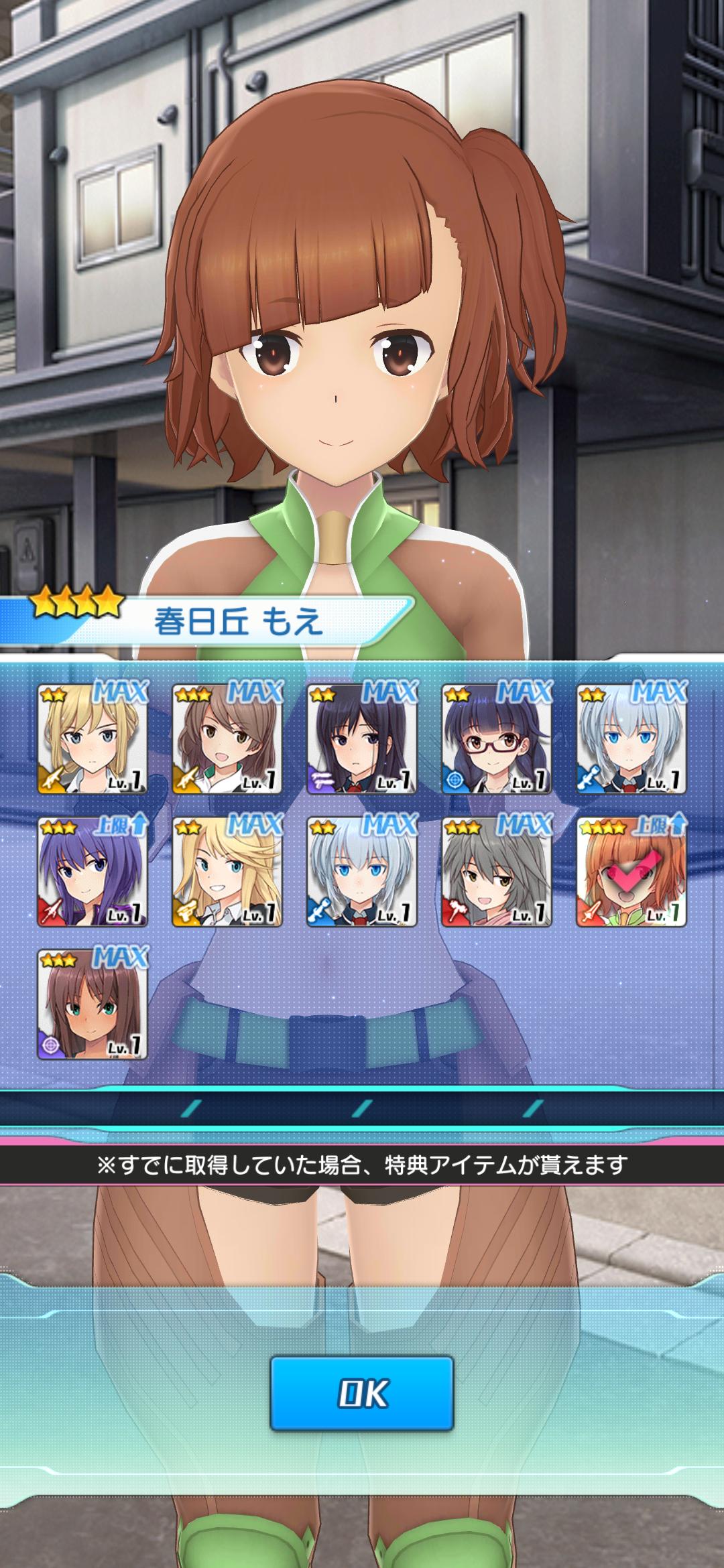The width and height of the screenshot is (724, 1568).
Task: Open the orange-haired card with pink checkmark
Action: [631, 872]
